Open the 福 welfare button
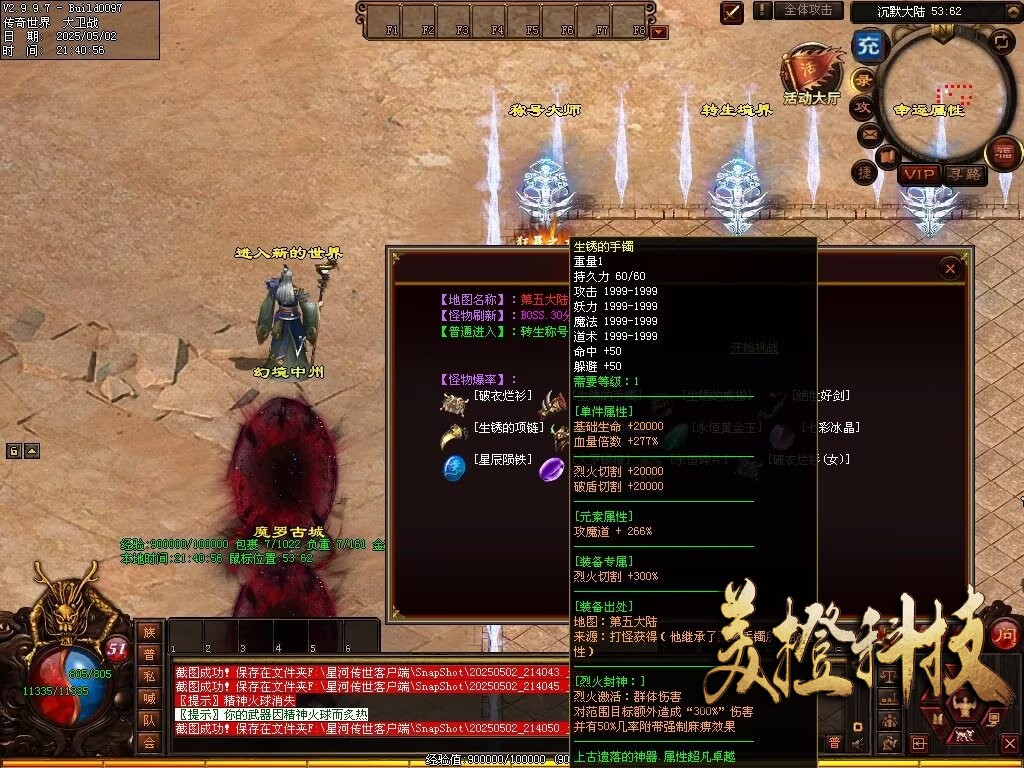The height and width of the screenshot is (768, 1024). click(x=1003, y=153)
